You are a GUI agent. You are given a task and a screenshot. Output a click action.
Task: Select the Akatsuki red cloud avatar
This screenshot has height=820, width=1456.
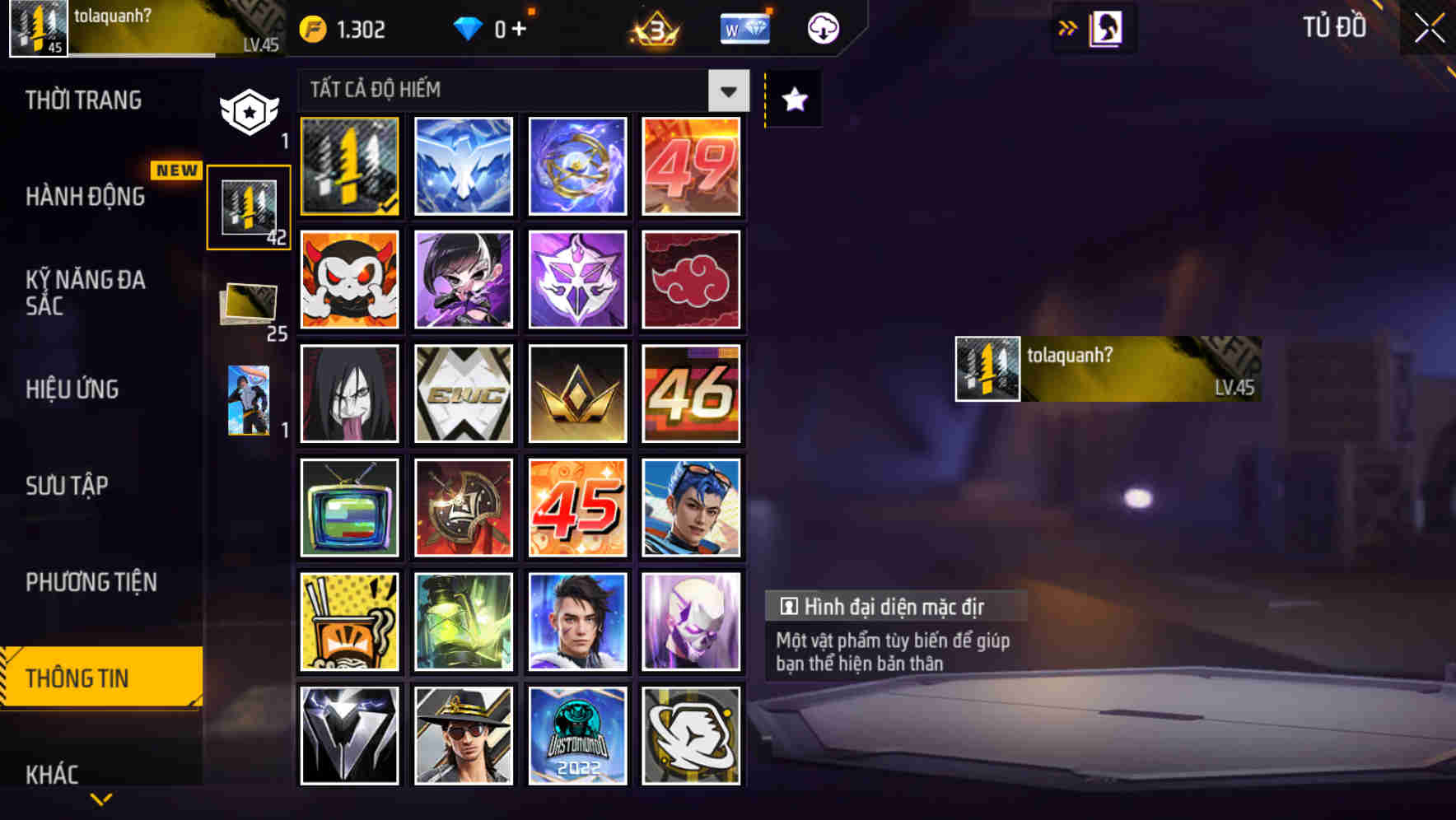692,280
